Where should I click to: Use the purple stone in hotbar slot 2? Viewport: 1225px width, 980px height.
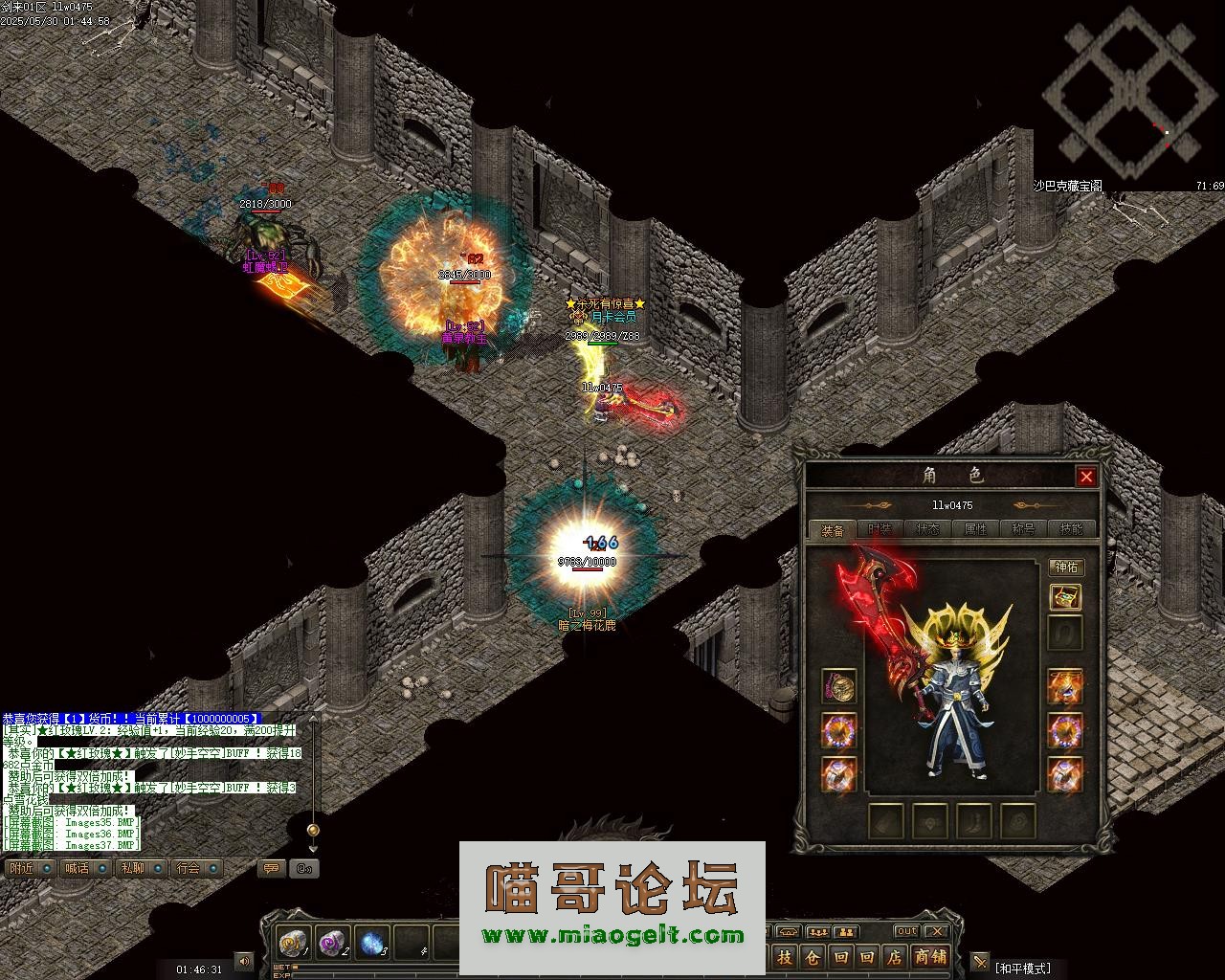tap(333, 943)
